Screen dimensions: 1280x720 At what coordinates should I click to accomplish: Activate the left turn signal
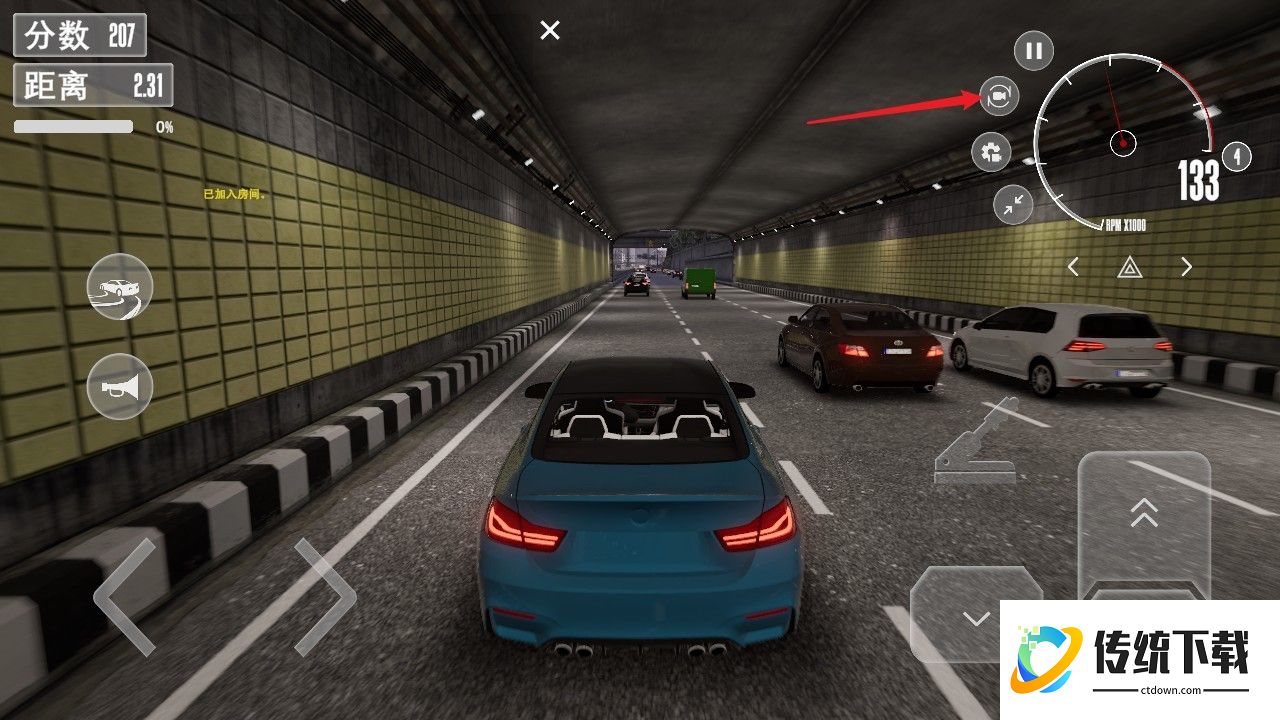(1073, 267)
